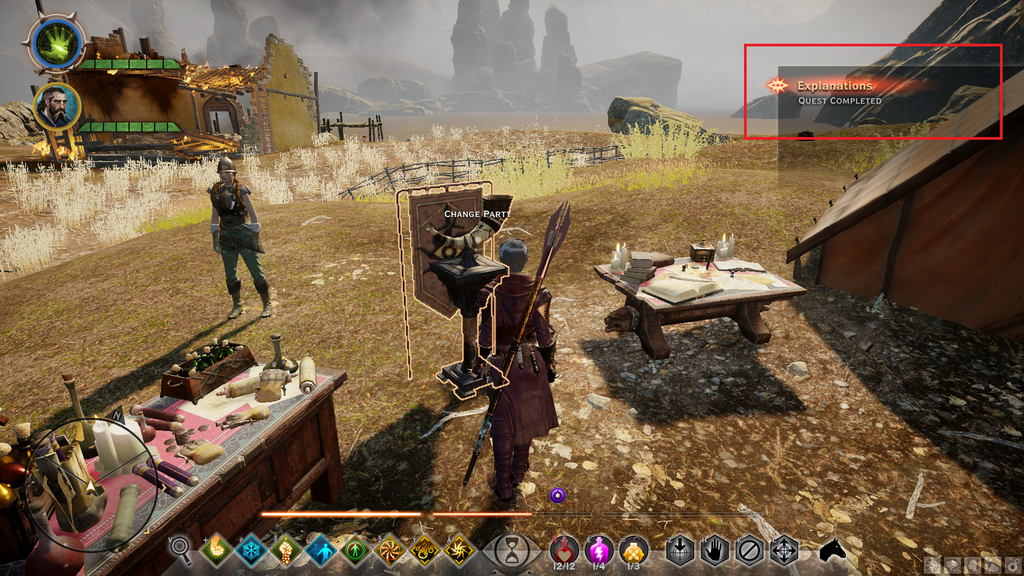This screenshot has height=576, width=1024.
Task: Open the gear settings icon
Action: point(1013,565)
